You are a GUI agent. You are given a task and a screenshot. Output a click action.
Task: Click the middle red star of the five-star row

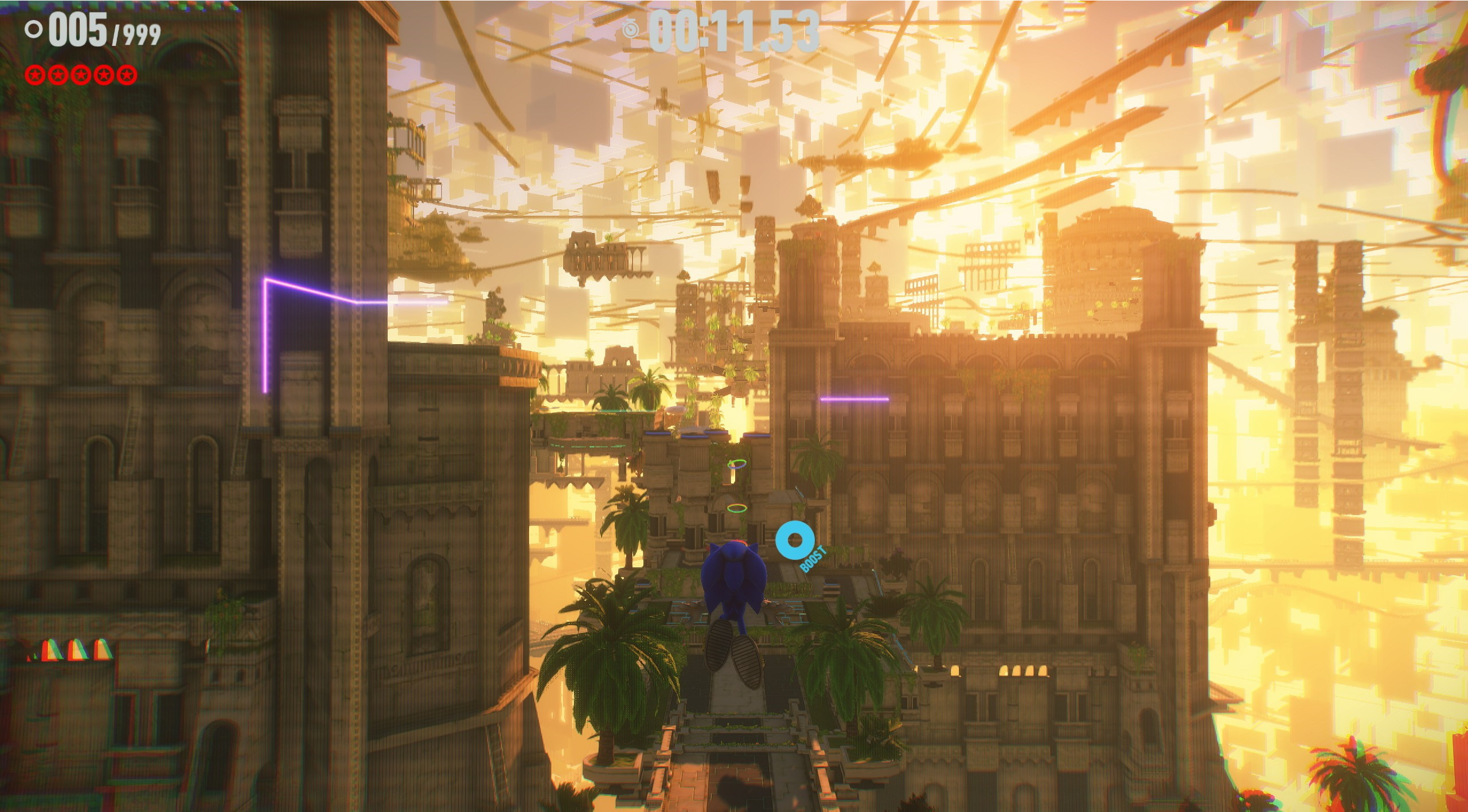(81, 75)
